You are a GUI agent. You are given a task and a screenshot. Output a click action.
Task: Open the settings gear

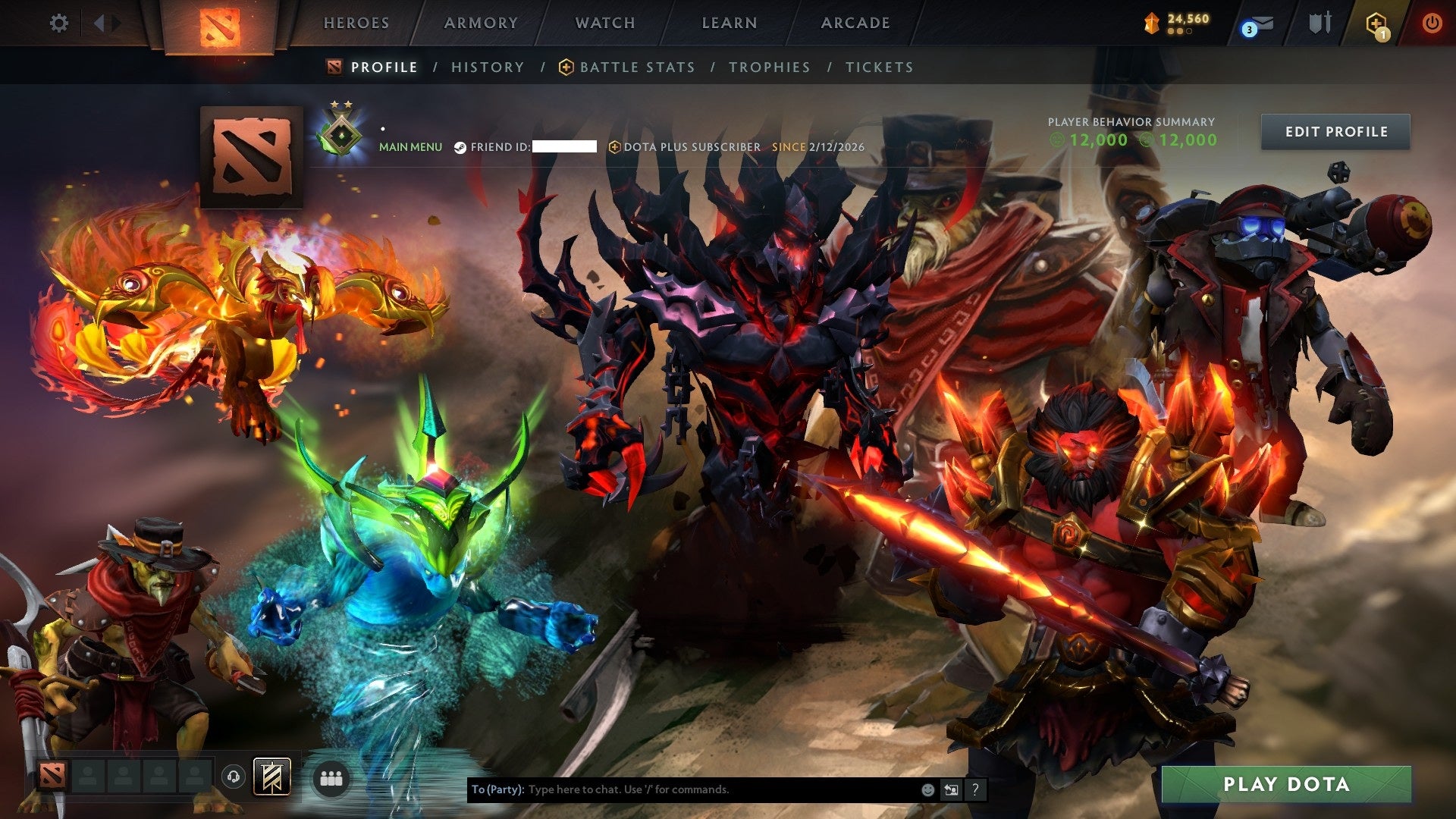[59, 23]
